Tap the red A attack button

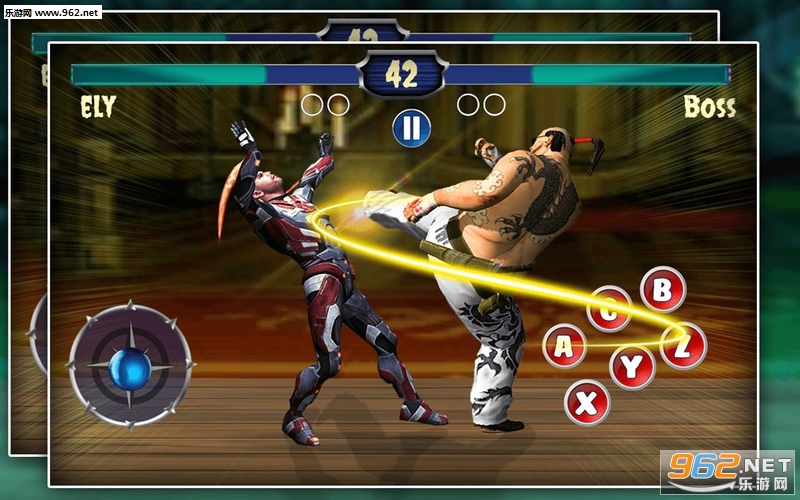(565, 346)
